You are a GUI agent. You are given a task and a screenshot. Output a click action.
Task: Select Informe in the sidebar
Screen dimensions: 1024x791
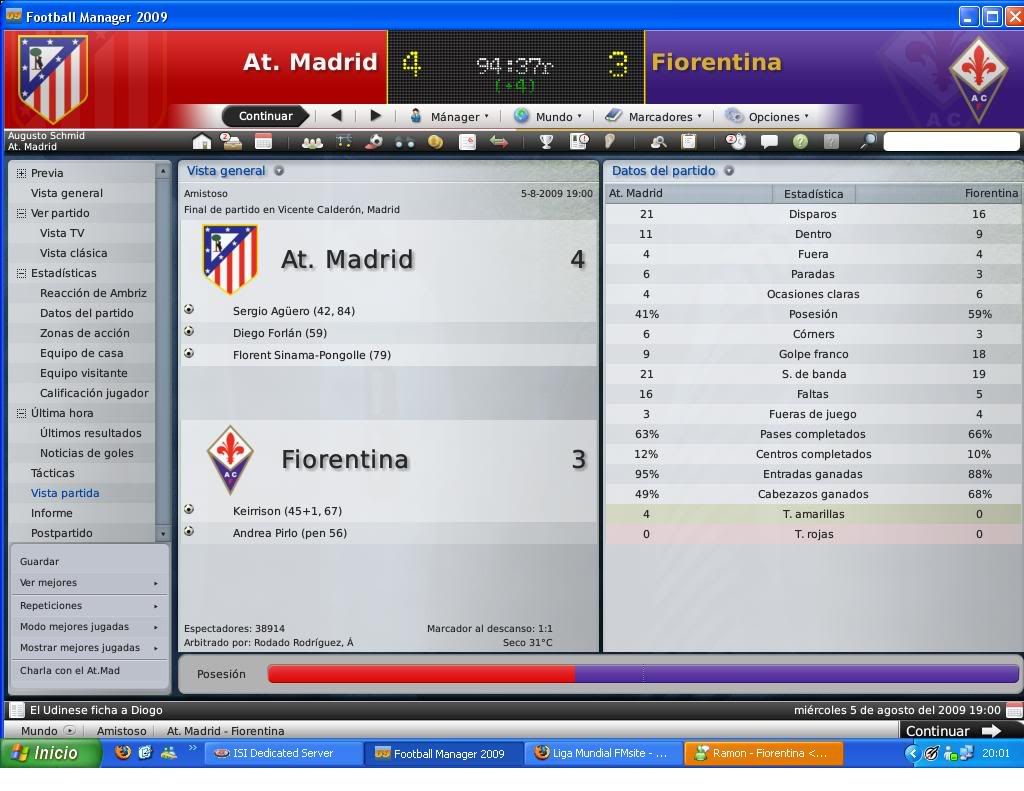coord(52,513)
